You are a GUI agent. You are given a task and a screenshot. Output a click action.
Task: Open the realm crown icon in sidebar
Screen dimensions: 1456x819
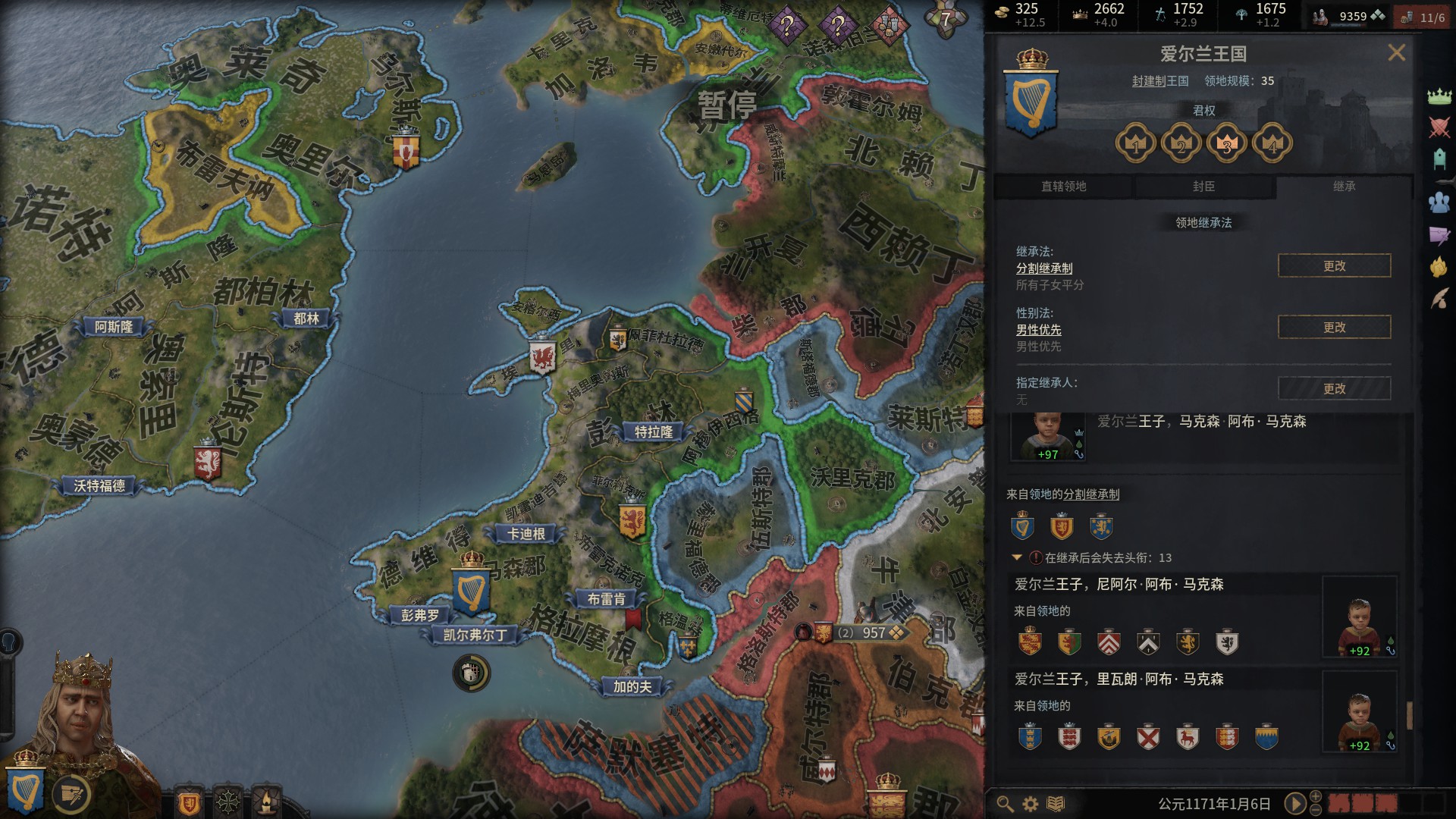(1439, 96)
